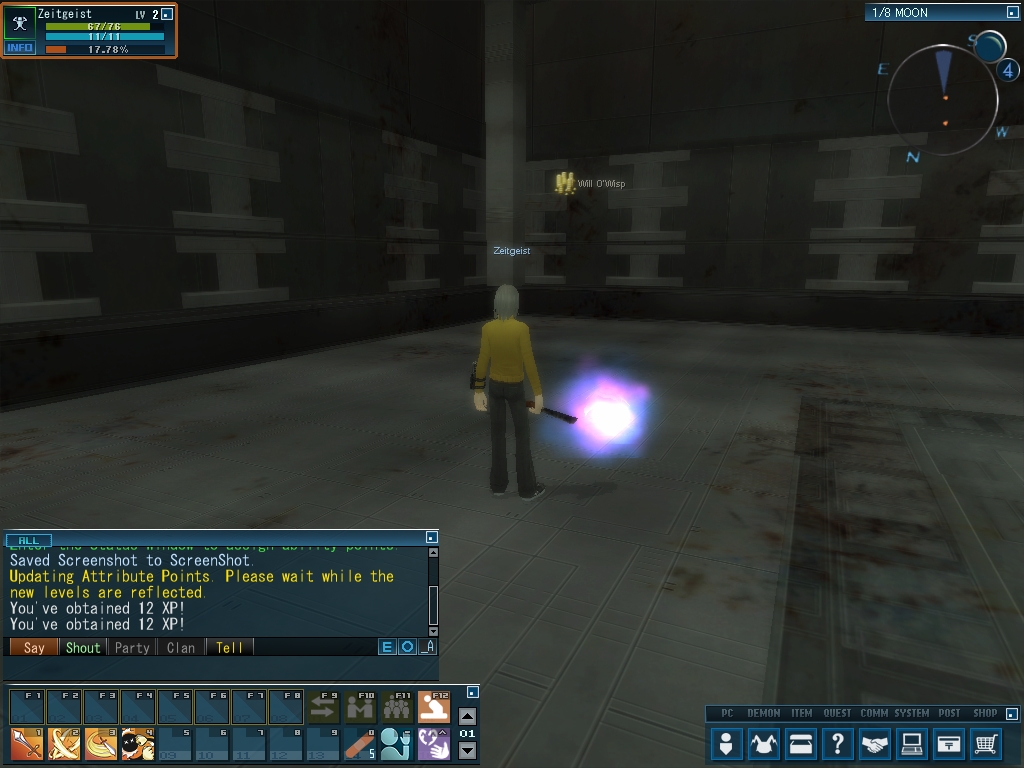Click the F12 sitting figure action

coord(434,708)
